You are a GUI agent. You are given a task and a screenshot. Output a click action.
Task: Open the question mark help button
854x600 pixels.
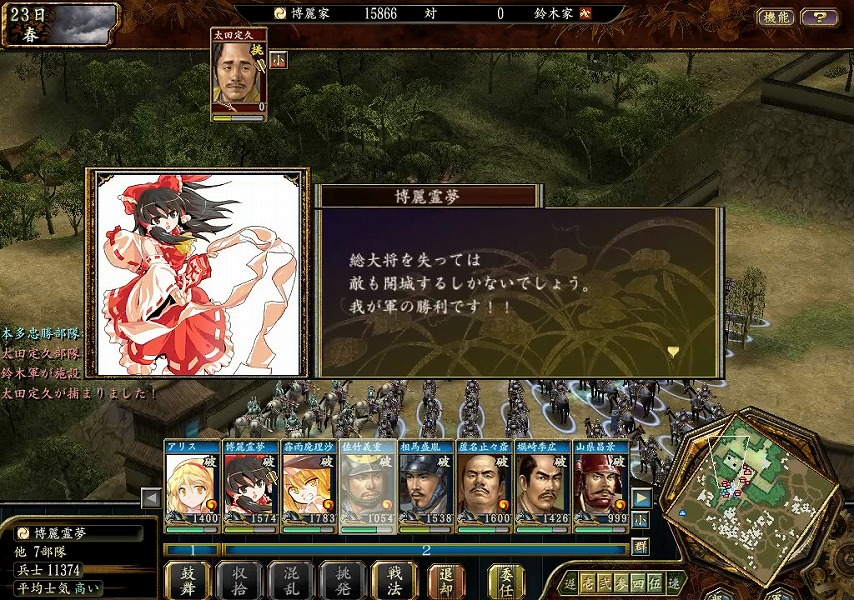pos(820,17)
